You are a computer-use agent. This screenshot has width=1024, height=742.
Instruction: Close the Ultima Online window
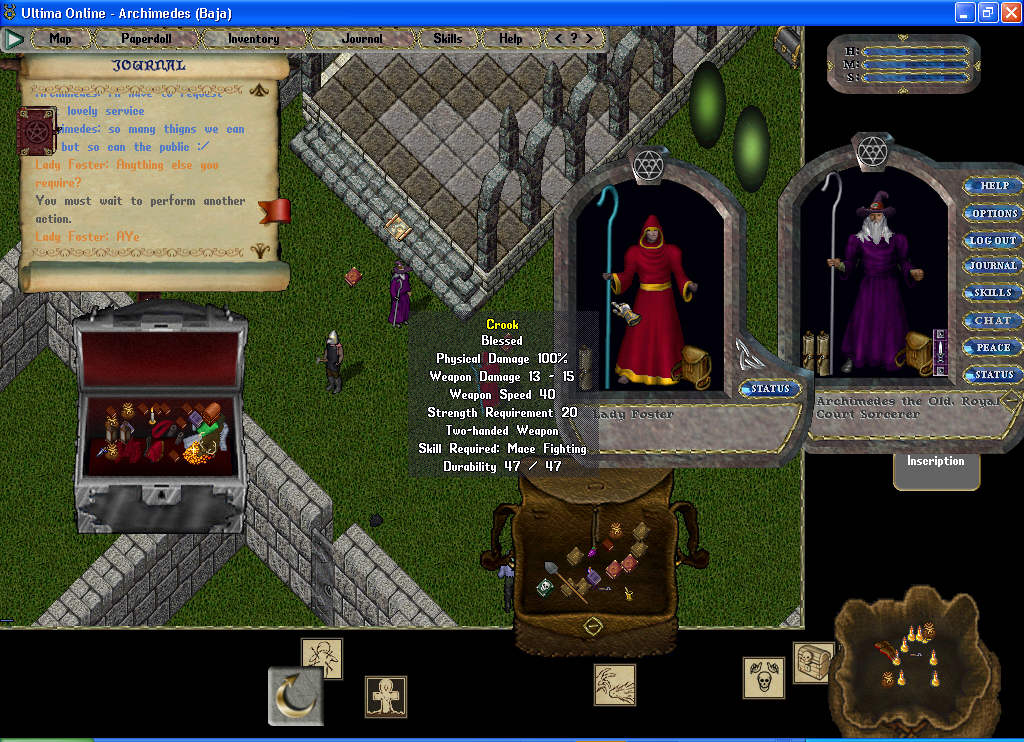click(x=1009, y=12)
